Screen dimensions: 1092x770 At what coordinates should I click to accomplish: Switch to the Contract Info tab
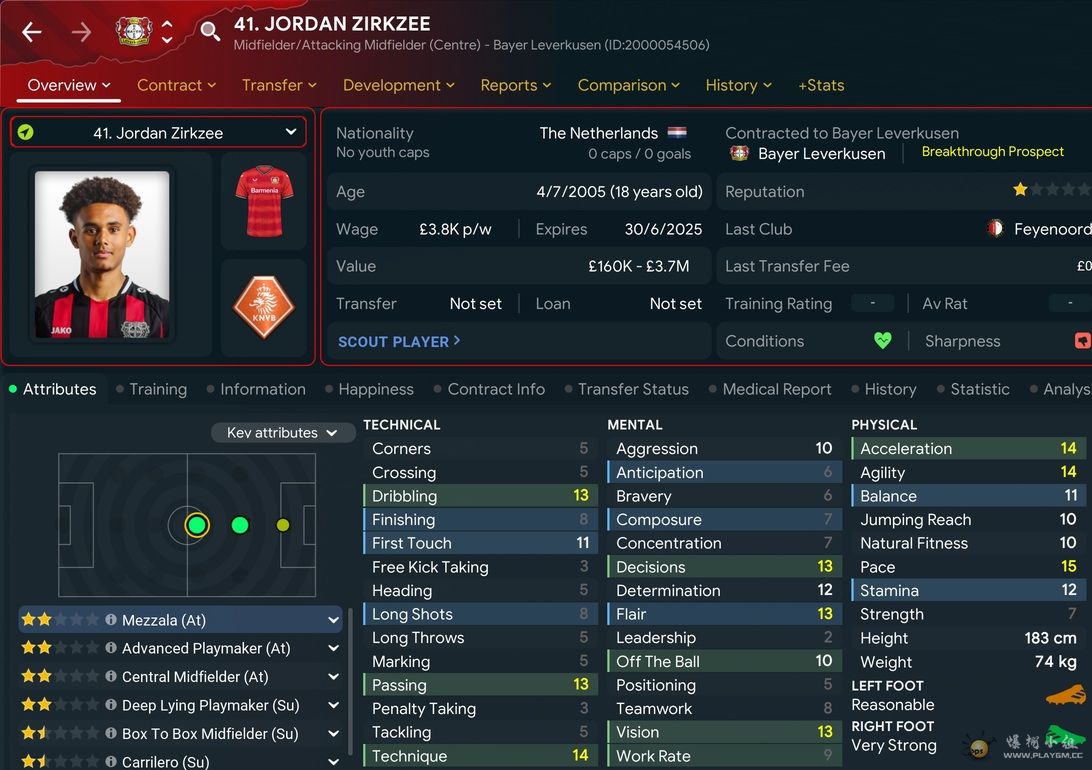click(x=496, y=389)
